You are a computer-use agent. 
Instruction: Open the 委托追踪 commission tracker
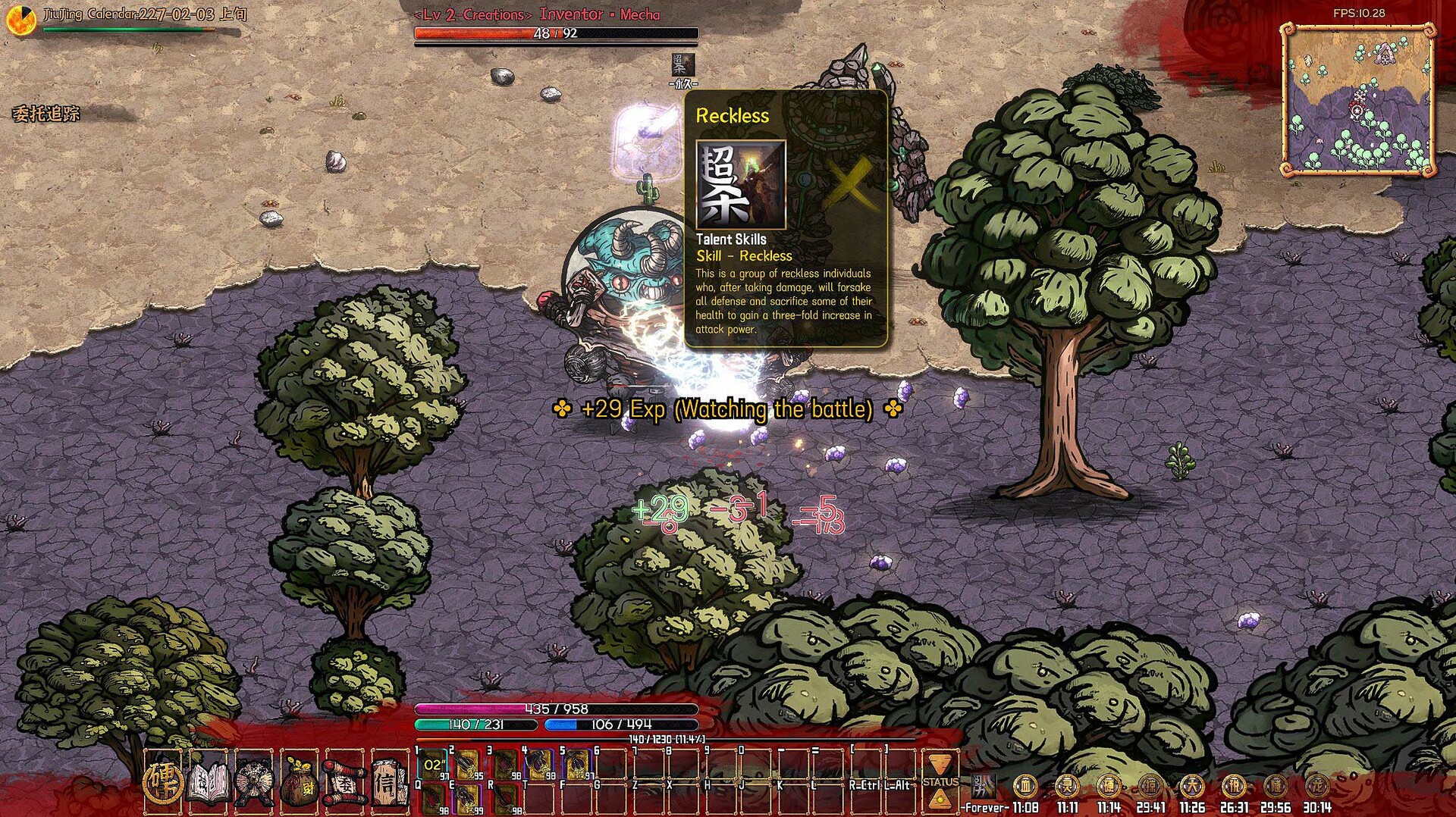[x=46, y=114]
